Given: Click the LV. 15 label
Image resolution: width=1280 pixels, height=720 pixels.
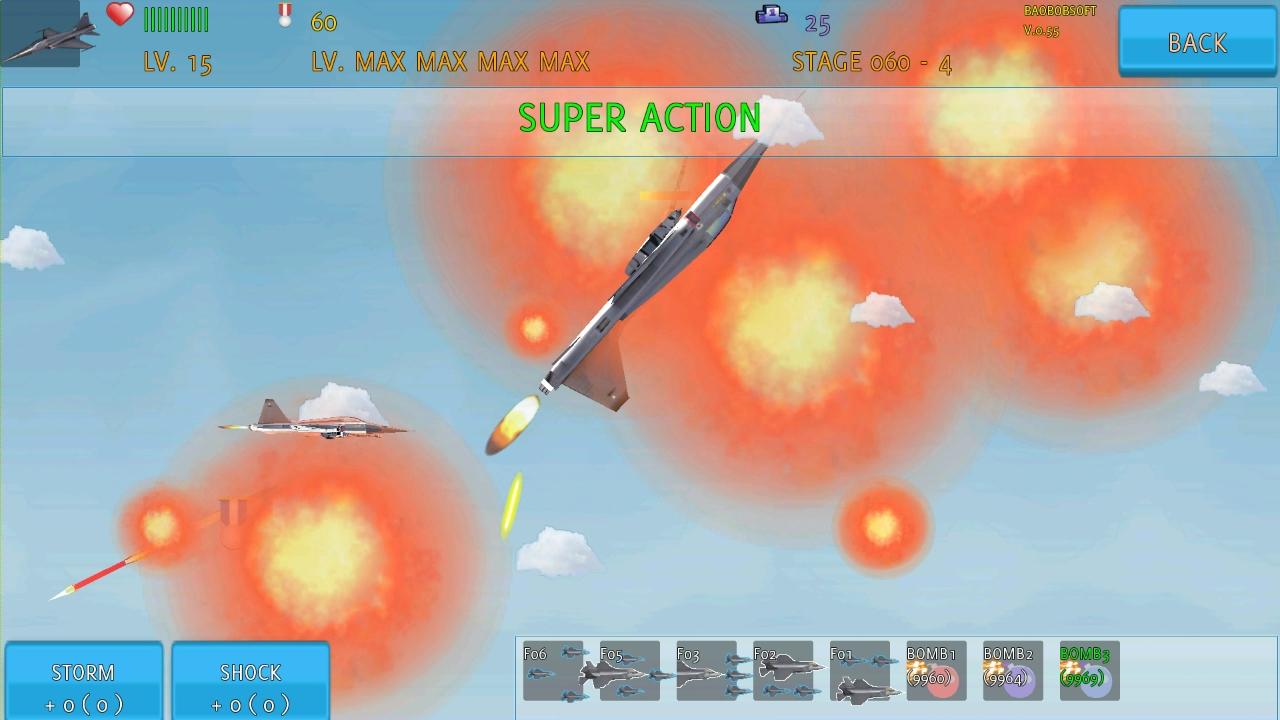Looking at the screenshot, I should coord(176,62).
